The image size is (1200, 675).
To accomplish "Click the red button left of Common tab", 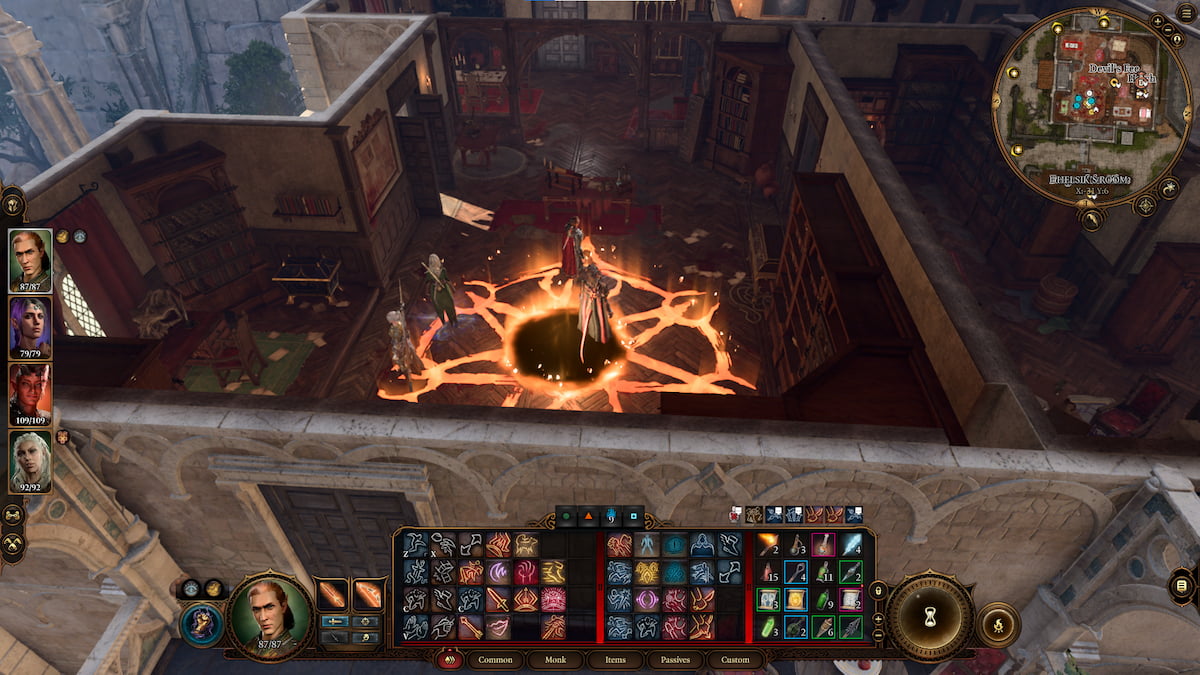I will (450, 660).
